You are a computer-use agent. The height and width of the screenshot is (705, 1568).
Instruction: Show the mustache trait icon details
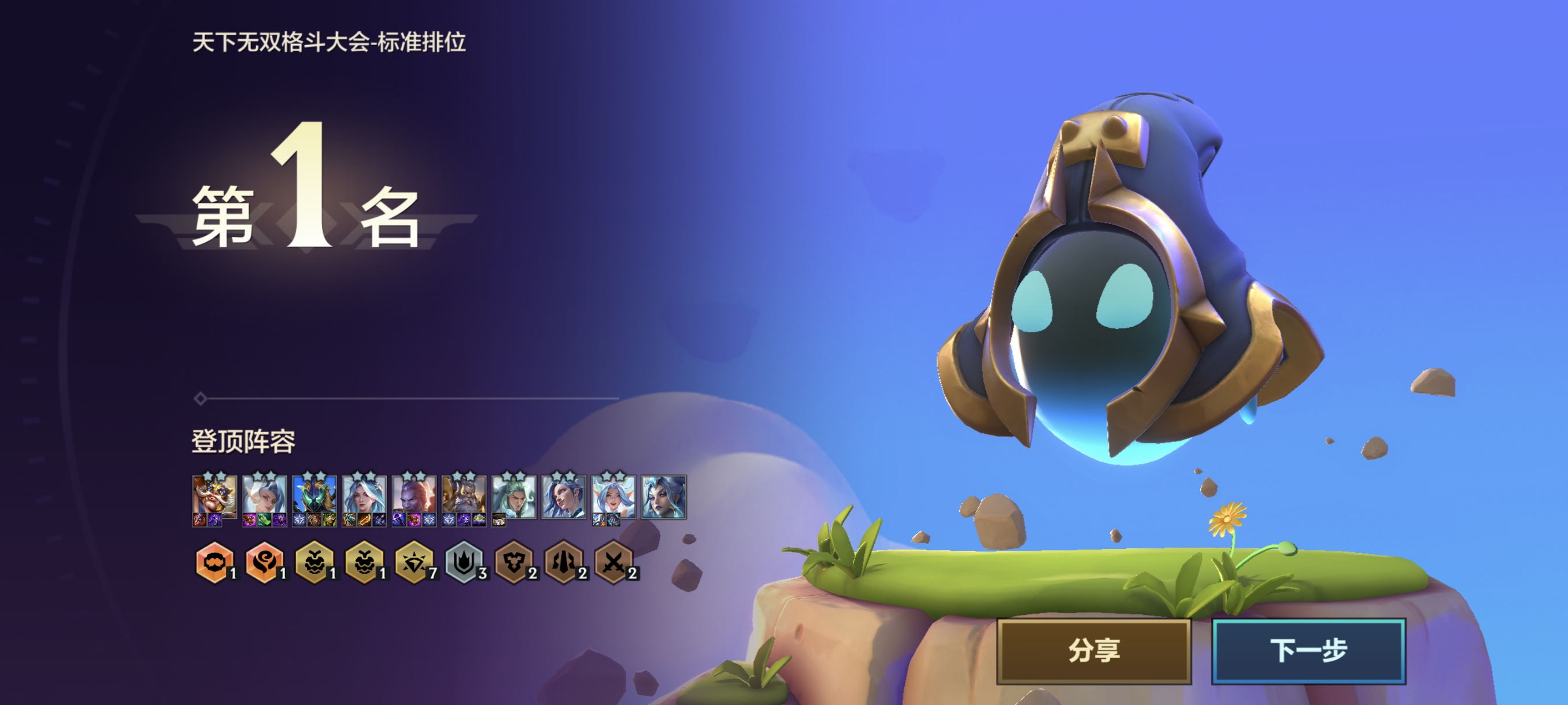pyautogui.click(x=215, y=563)
